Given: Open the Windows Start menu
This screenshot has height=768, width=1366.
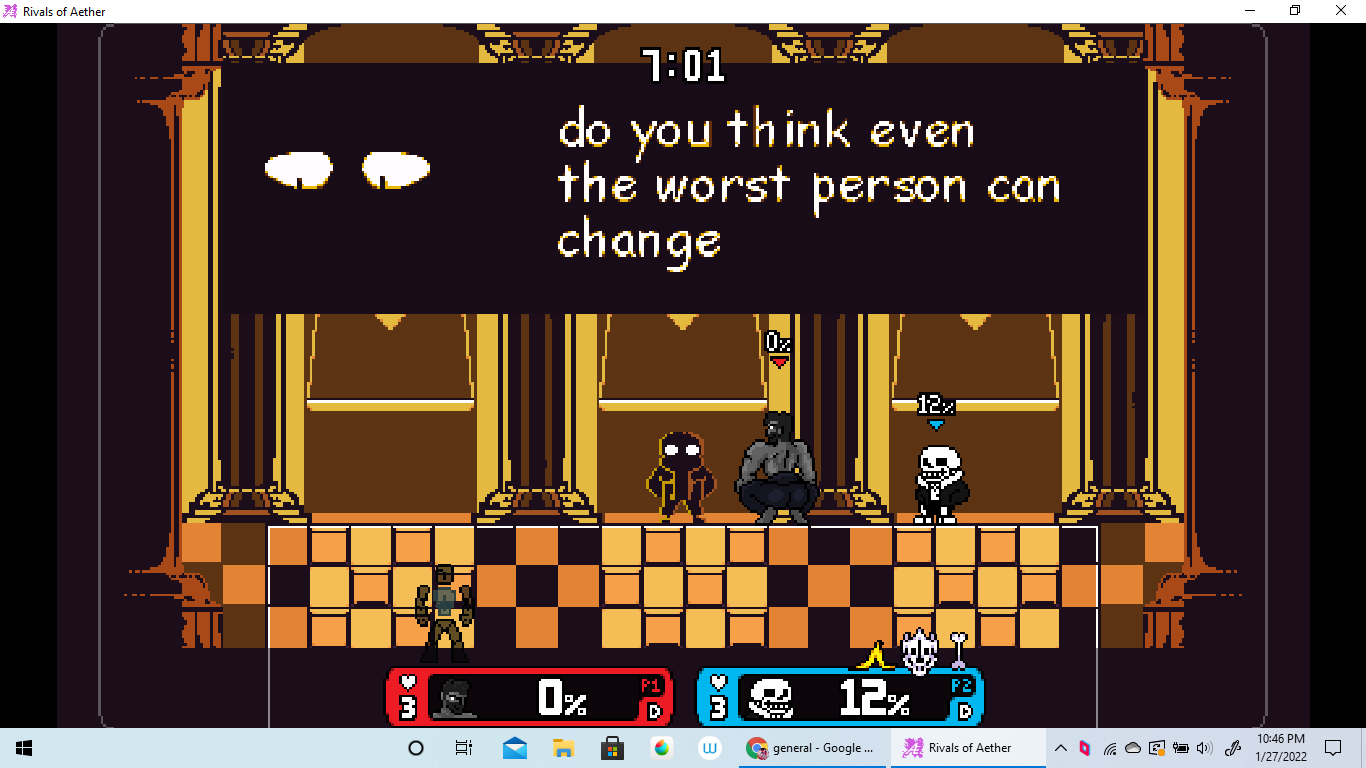Looking at the screenshot, I should click(x=22, y=747).
